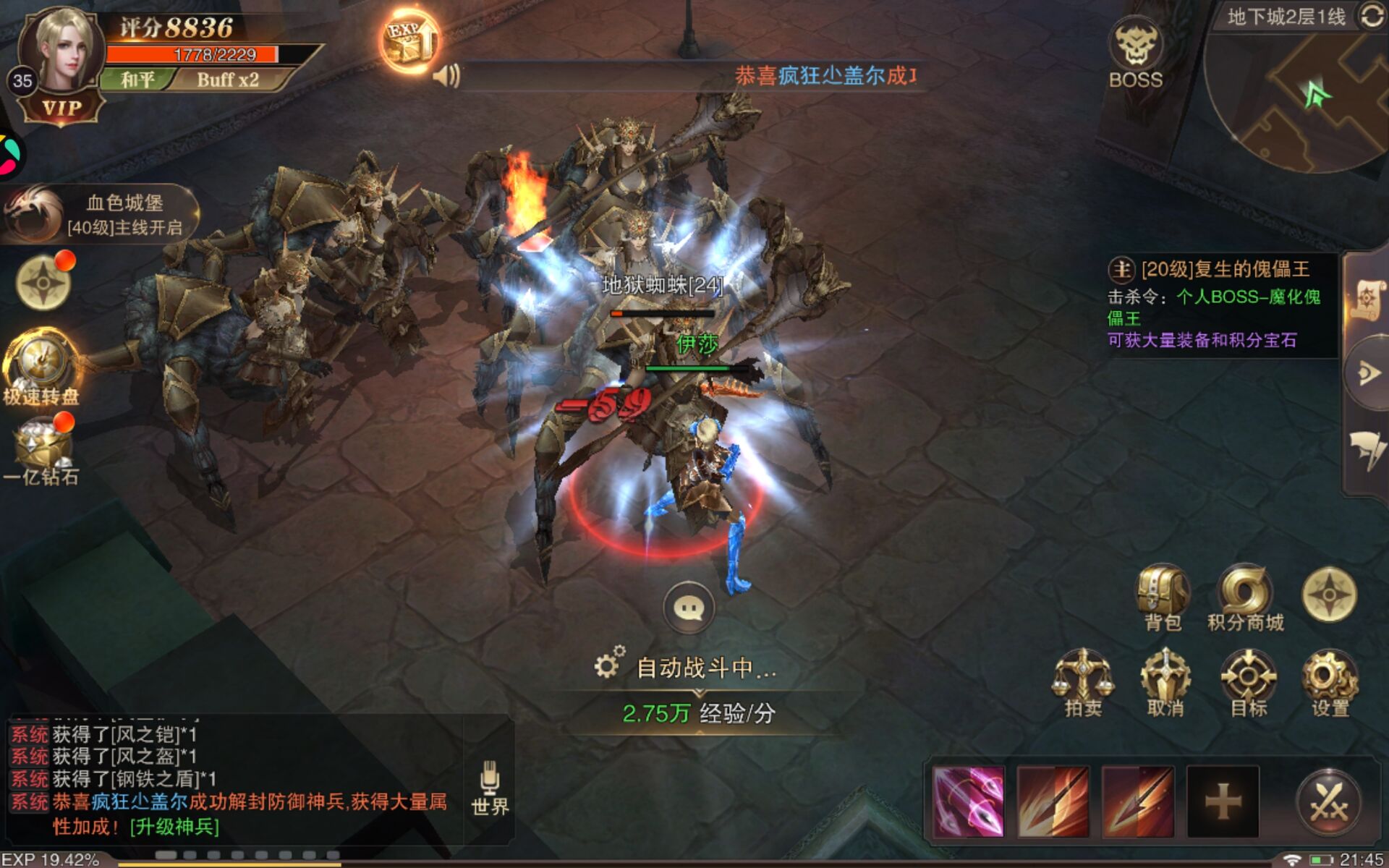
Task: Tap the 取消 cancel button
Action: click(x=1165, y=681)
